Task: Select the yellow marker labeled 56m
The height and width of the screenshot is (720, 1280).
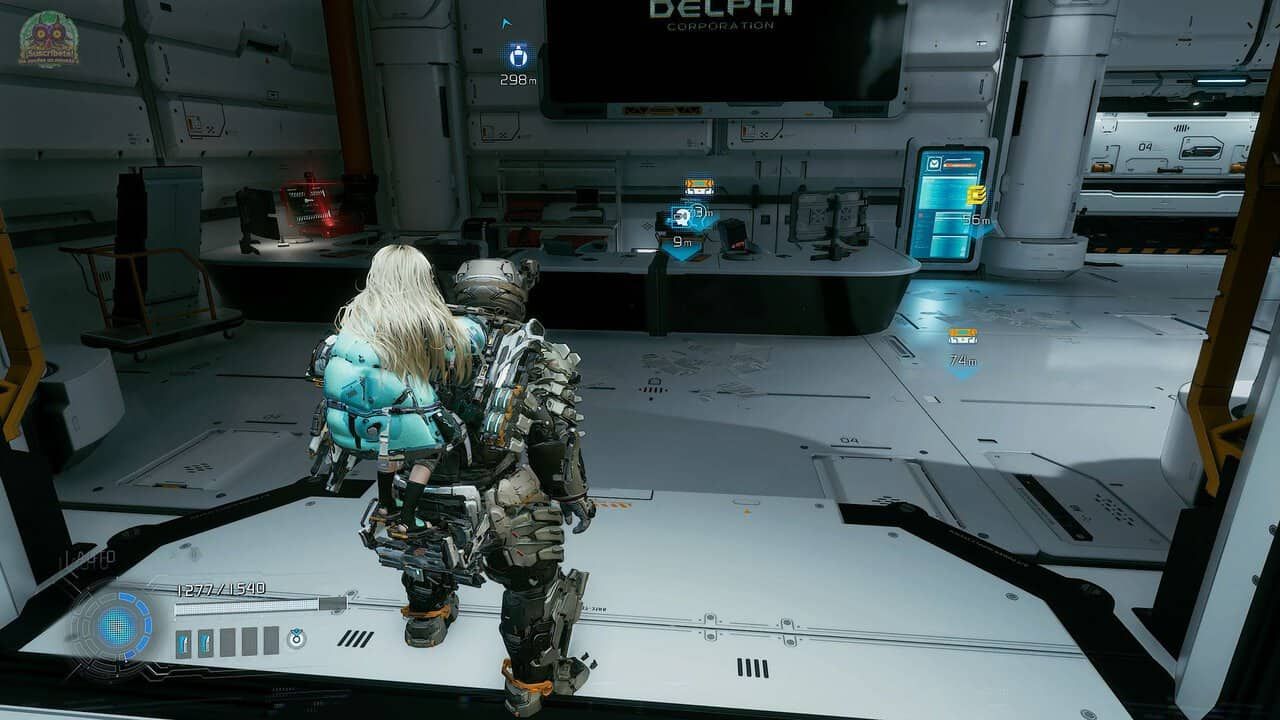Action: 977,195
